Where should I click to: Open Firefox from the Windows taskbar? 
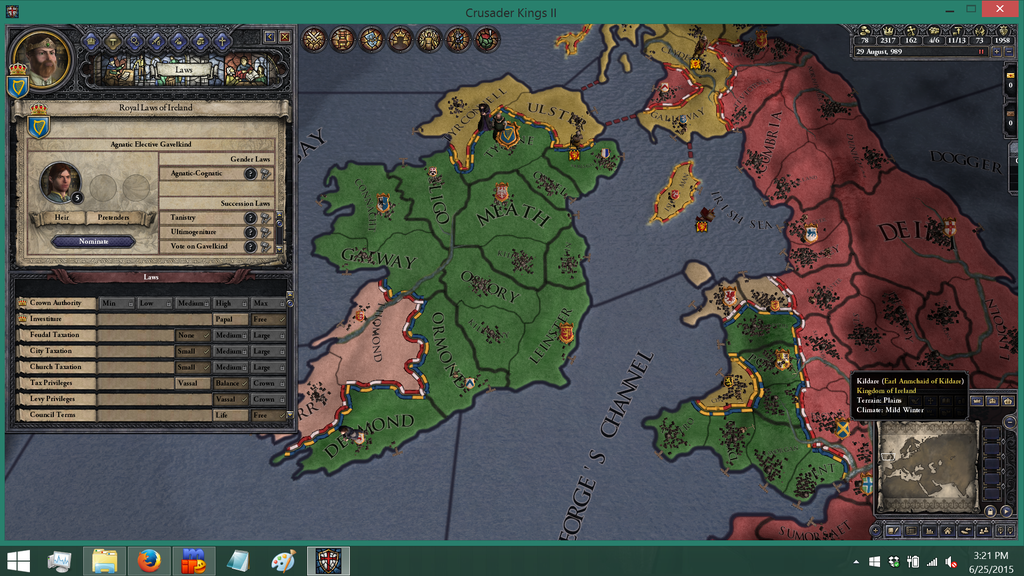click(149, 561)
